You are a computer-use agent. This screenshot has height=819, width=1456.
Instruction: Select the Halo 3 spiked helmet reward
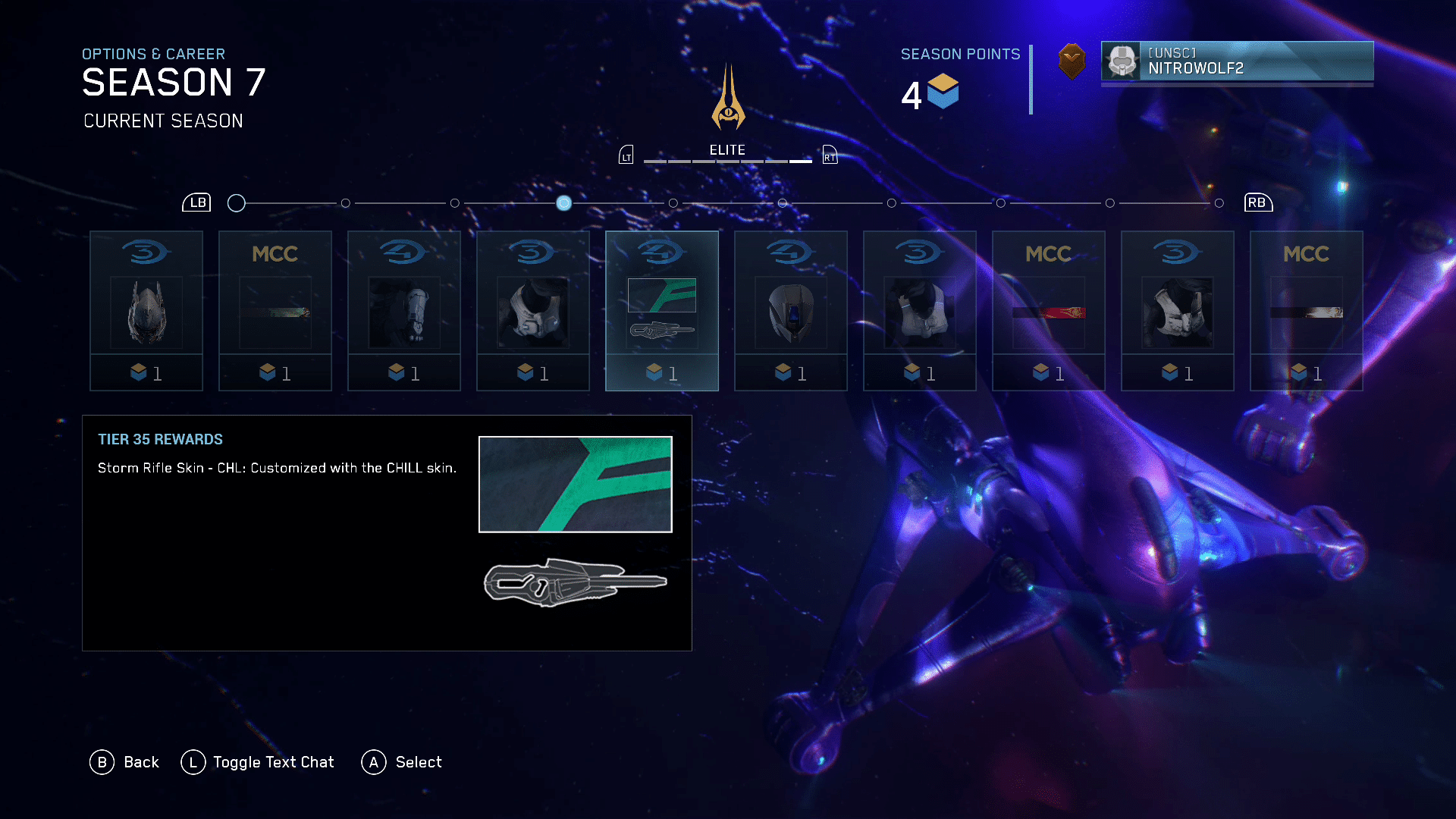[146, 311]
